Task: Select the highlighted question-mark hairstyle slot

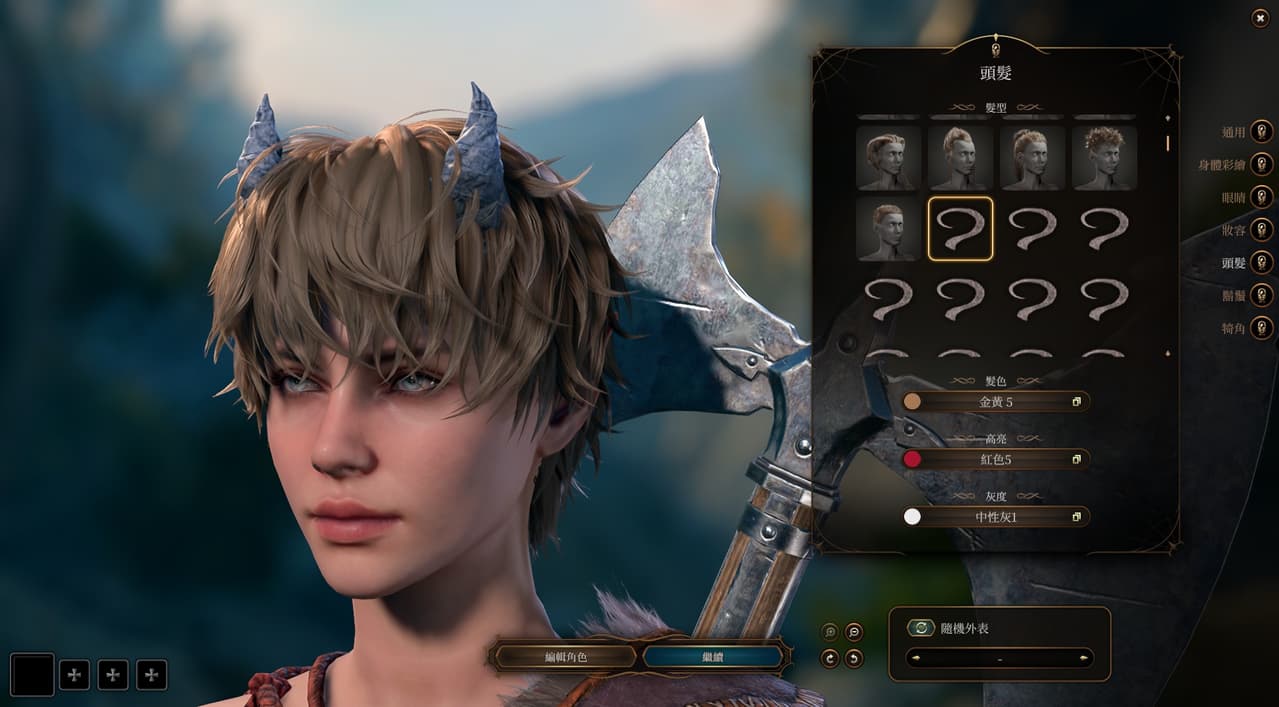Action: (x=960, y=229)
